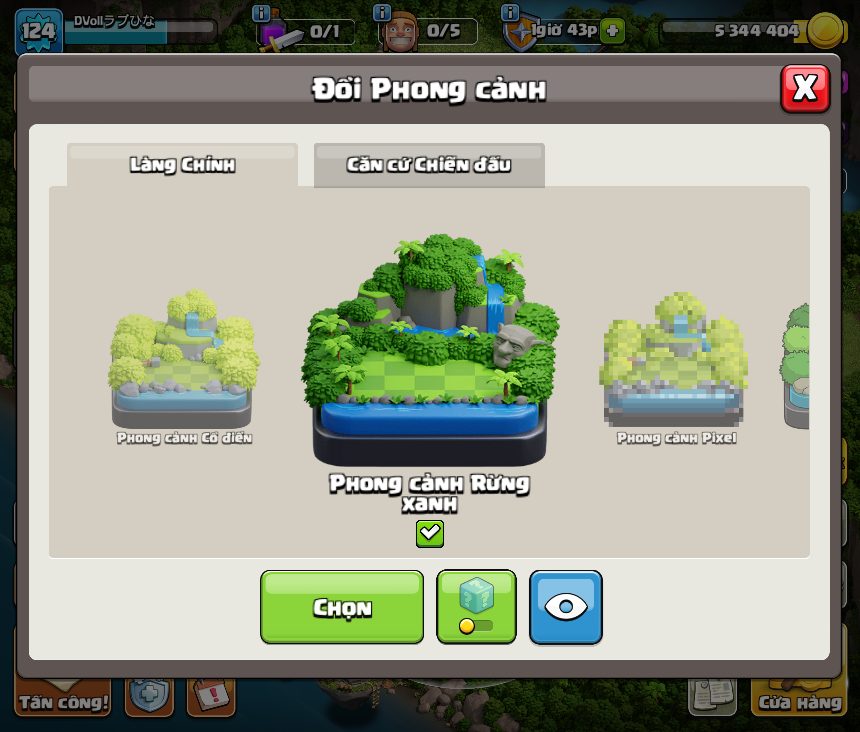
Task: Toggle the green checkmark under Rừng xanh
Action: coord(430,533)
